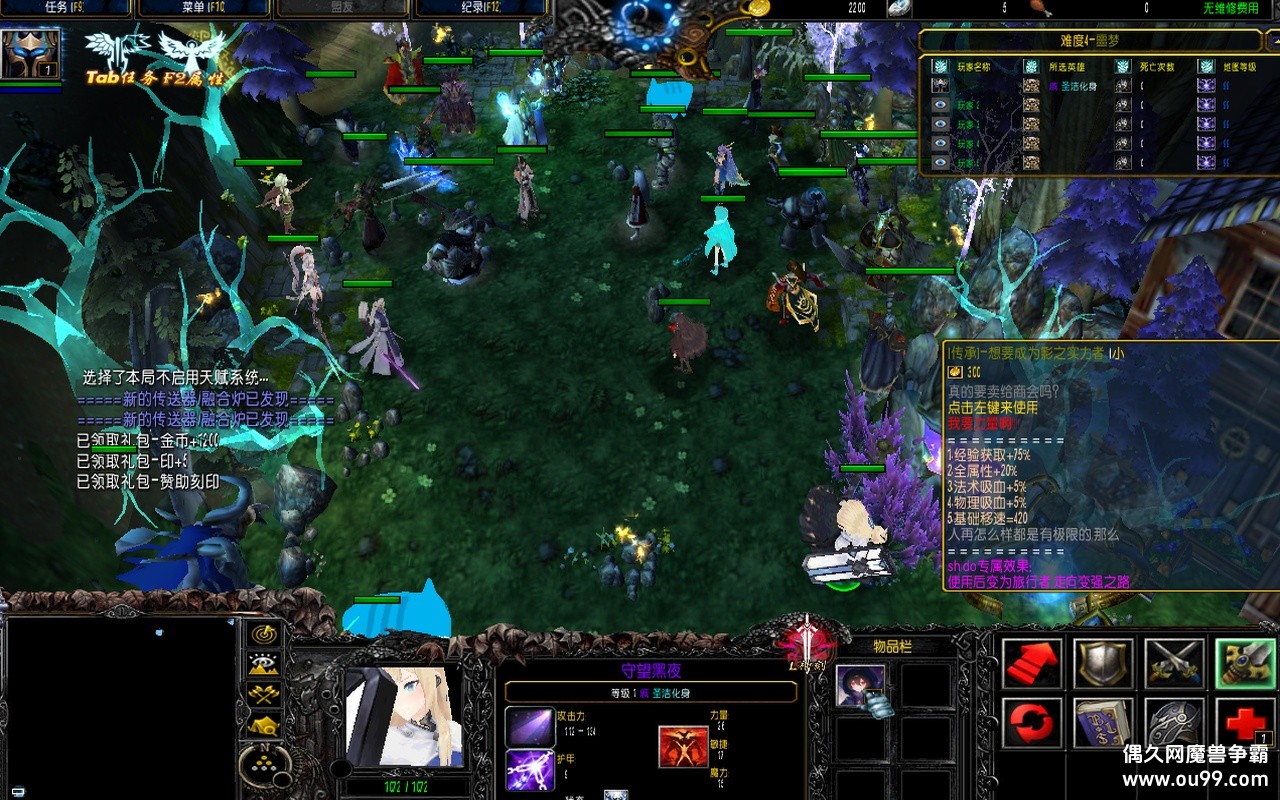Click the minimap signal ping button

pos(265,634)
